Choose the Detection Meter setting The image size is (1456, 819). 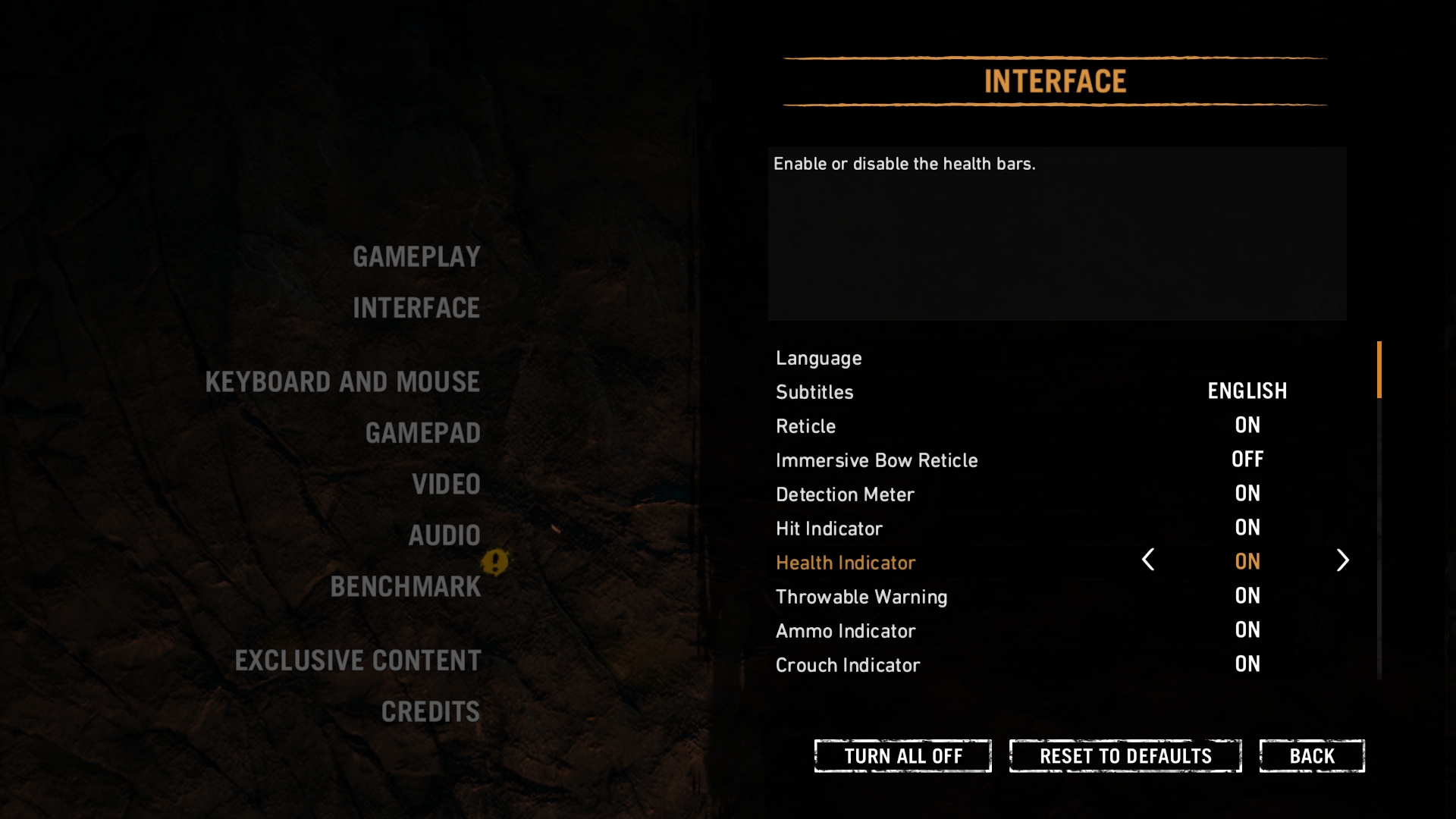click(845, 495)
